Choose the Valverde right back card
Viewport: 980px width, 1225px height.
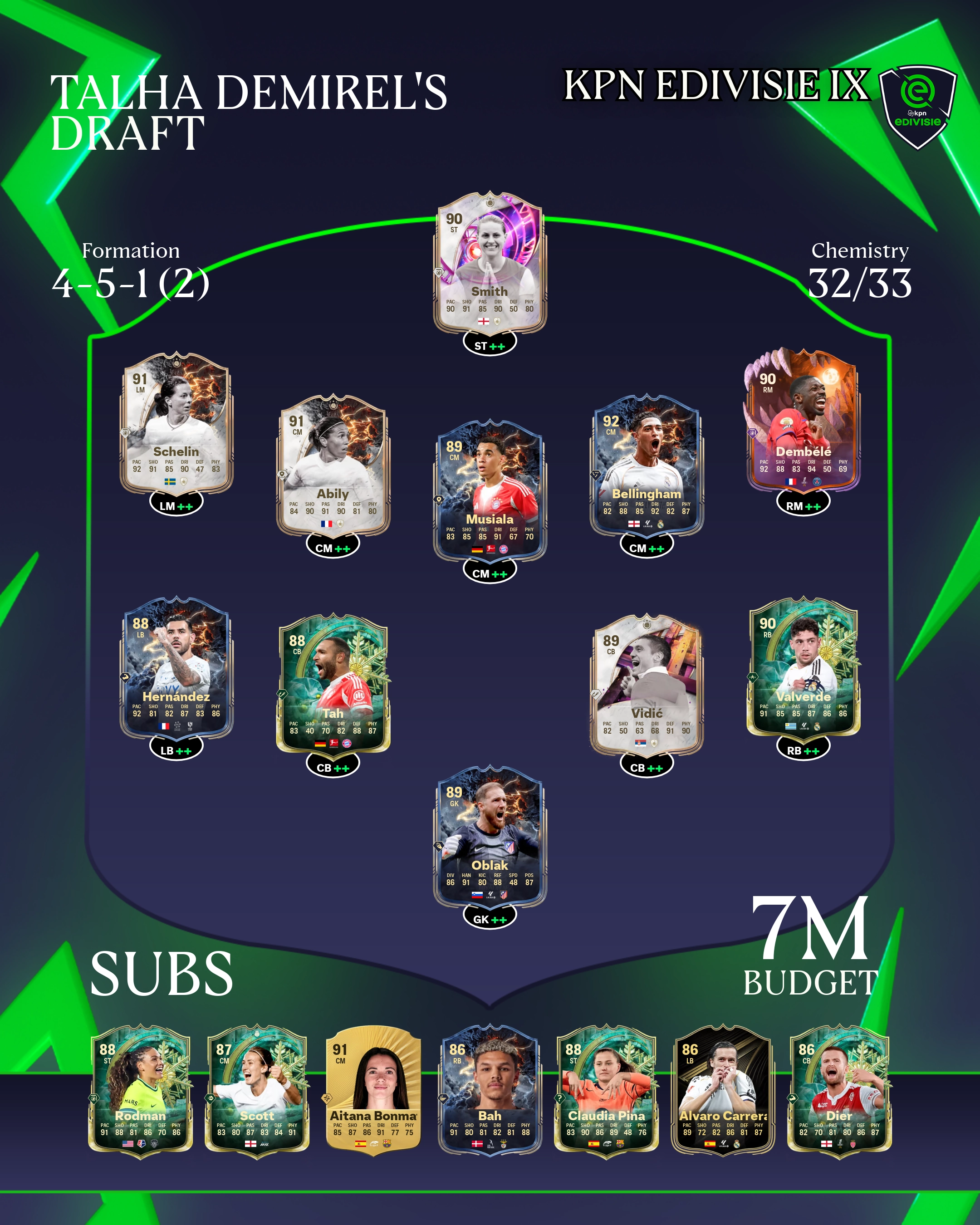coord(803,667)
